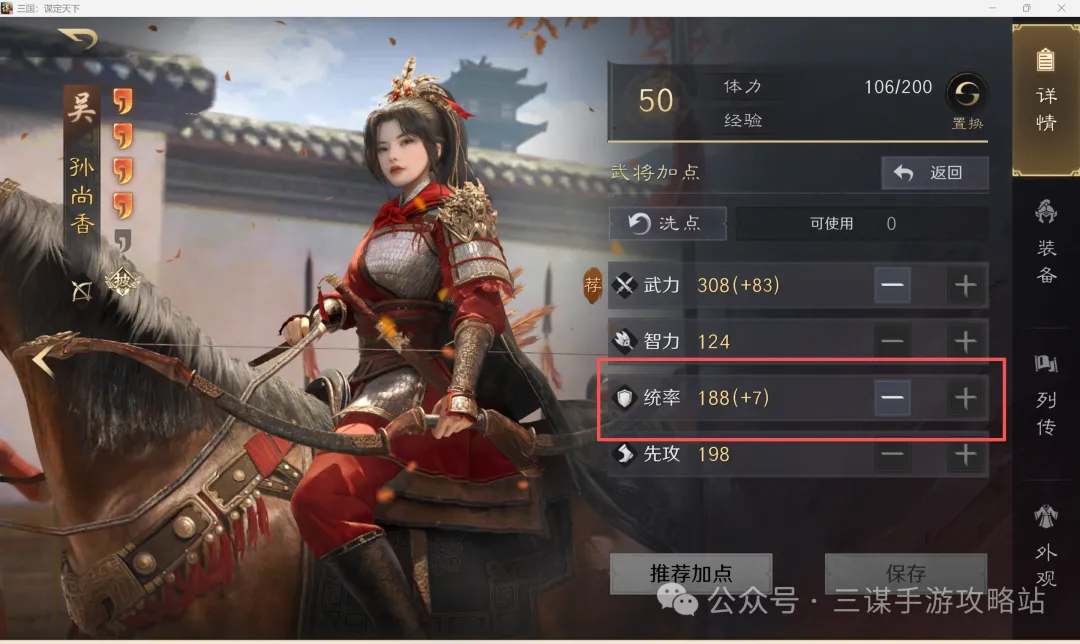Screen dimensions: 1080x644
Task: Remove a point from 先攻
Action: (892, 455)
